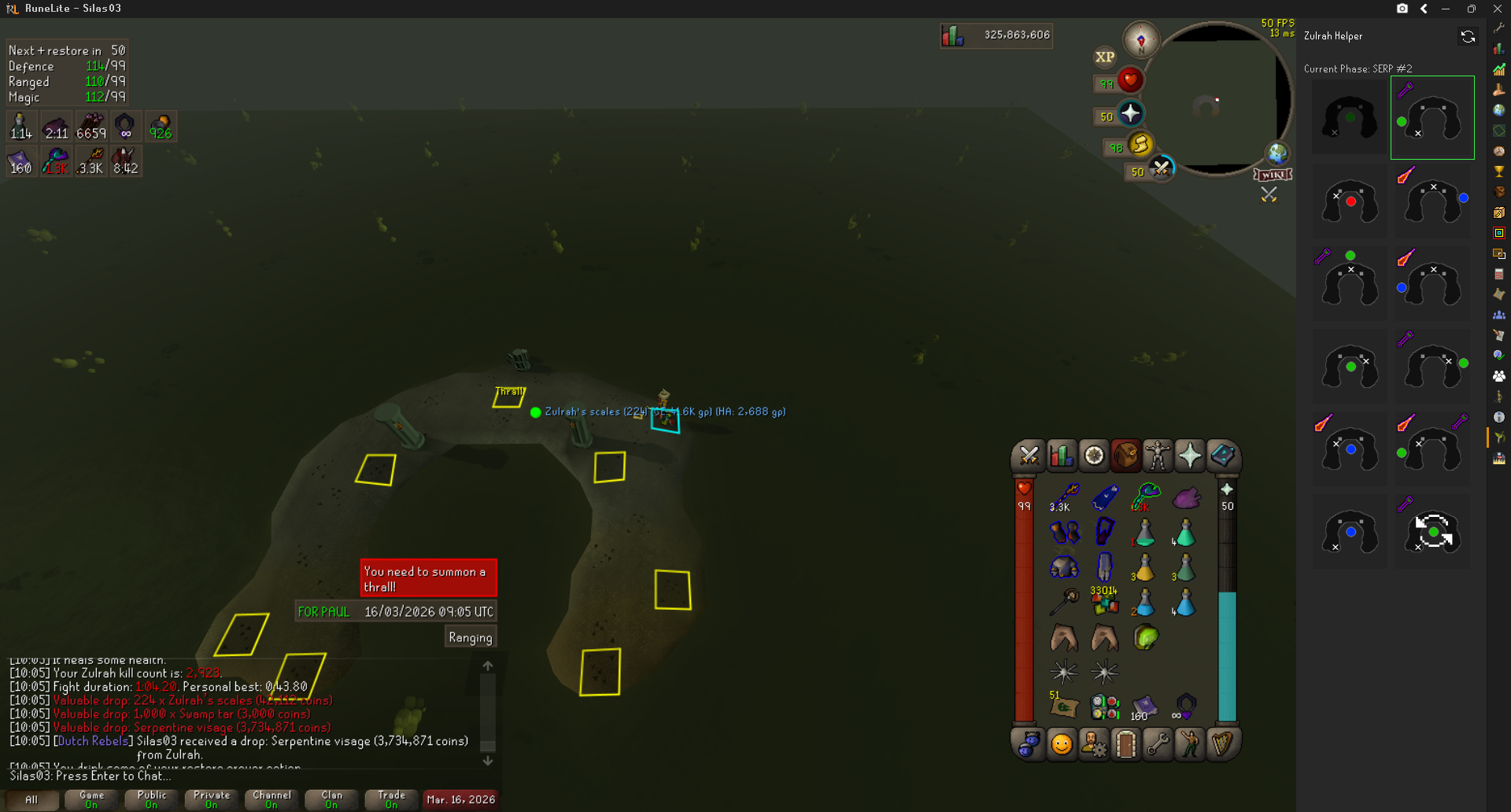Click the compass to face north
The height and width of the screenshot is (812, 1511).
click(x=1140, y=39)
